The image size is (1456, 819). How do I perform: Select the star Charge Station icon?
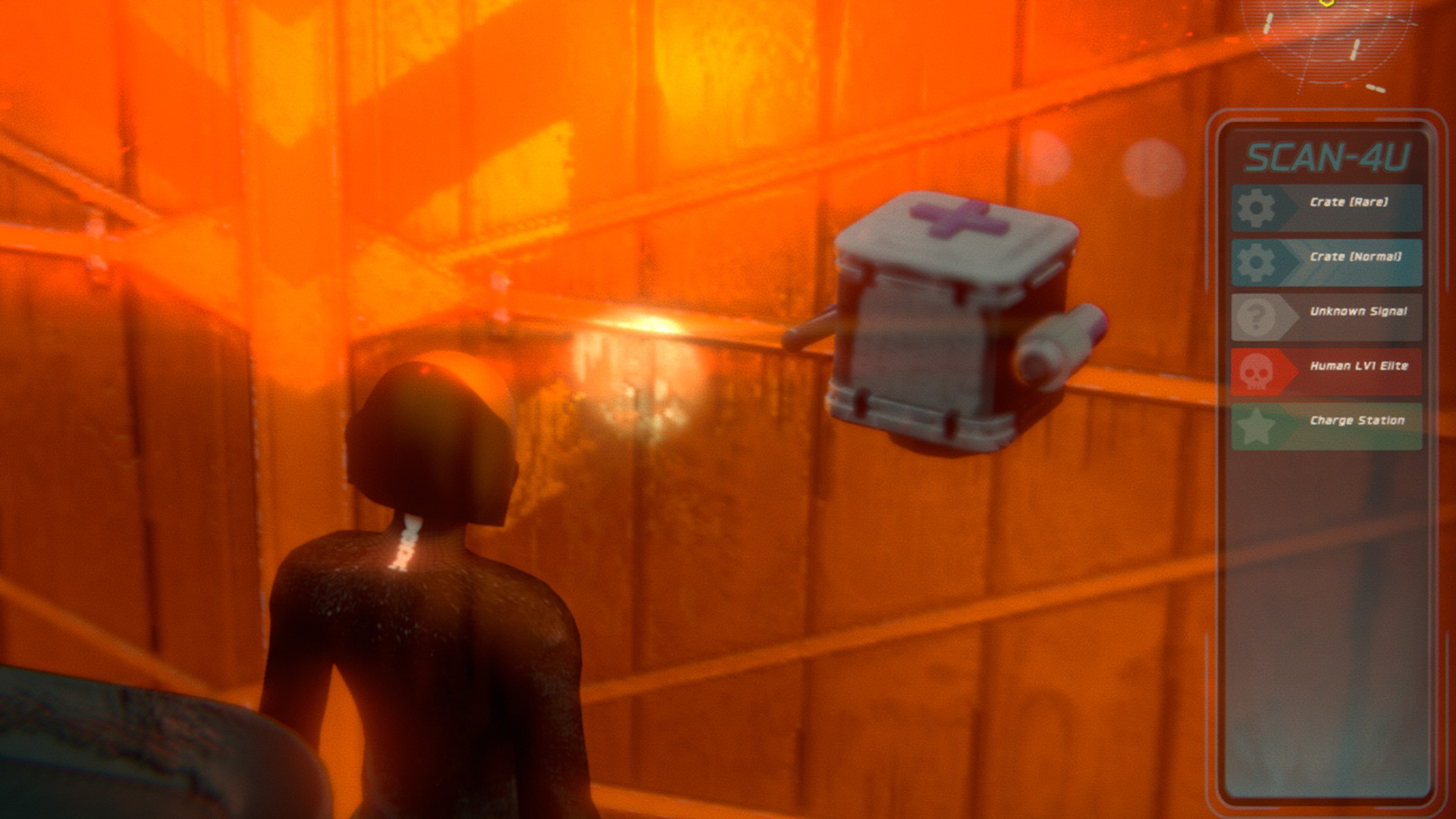(1257, 425)
